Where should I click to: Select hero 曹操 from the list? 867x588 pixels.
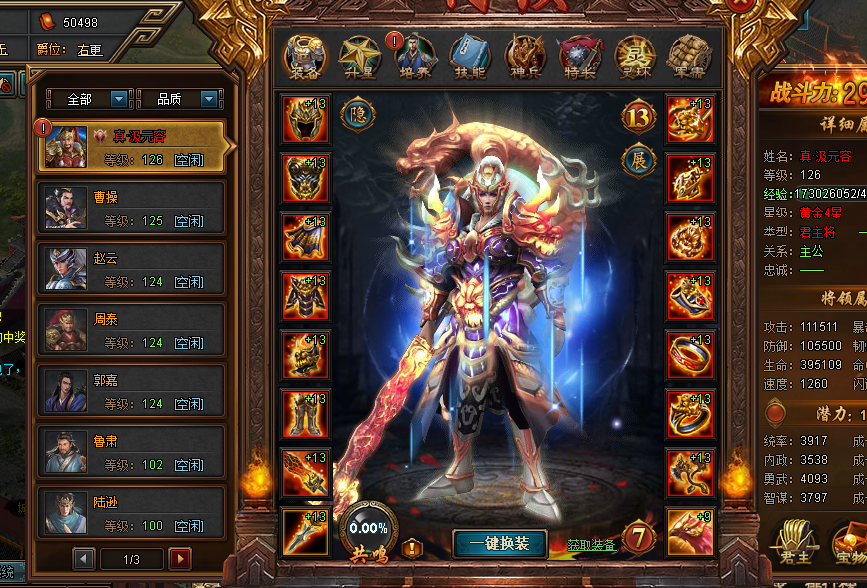pyautogui.click(x=131, y=208)
